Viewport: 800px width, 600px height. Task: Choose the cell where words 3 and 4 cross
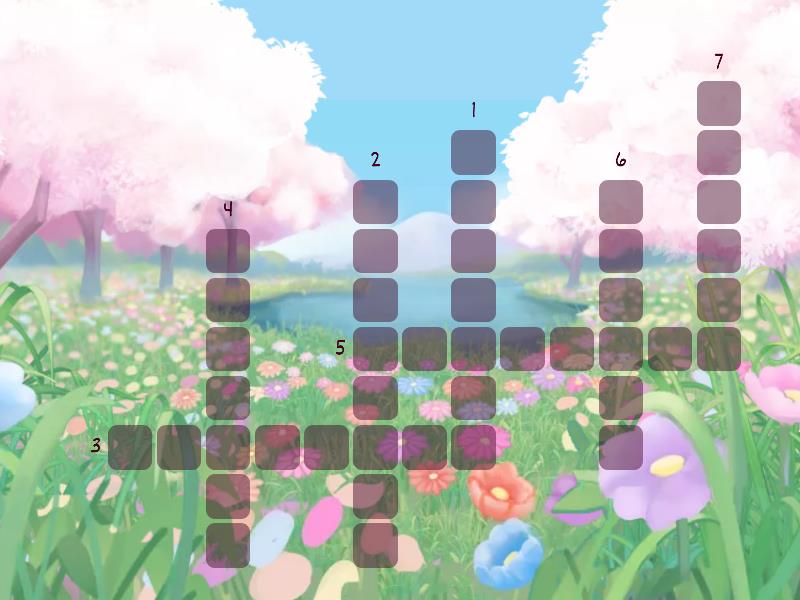[228, 447]
